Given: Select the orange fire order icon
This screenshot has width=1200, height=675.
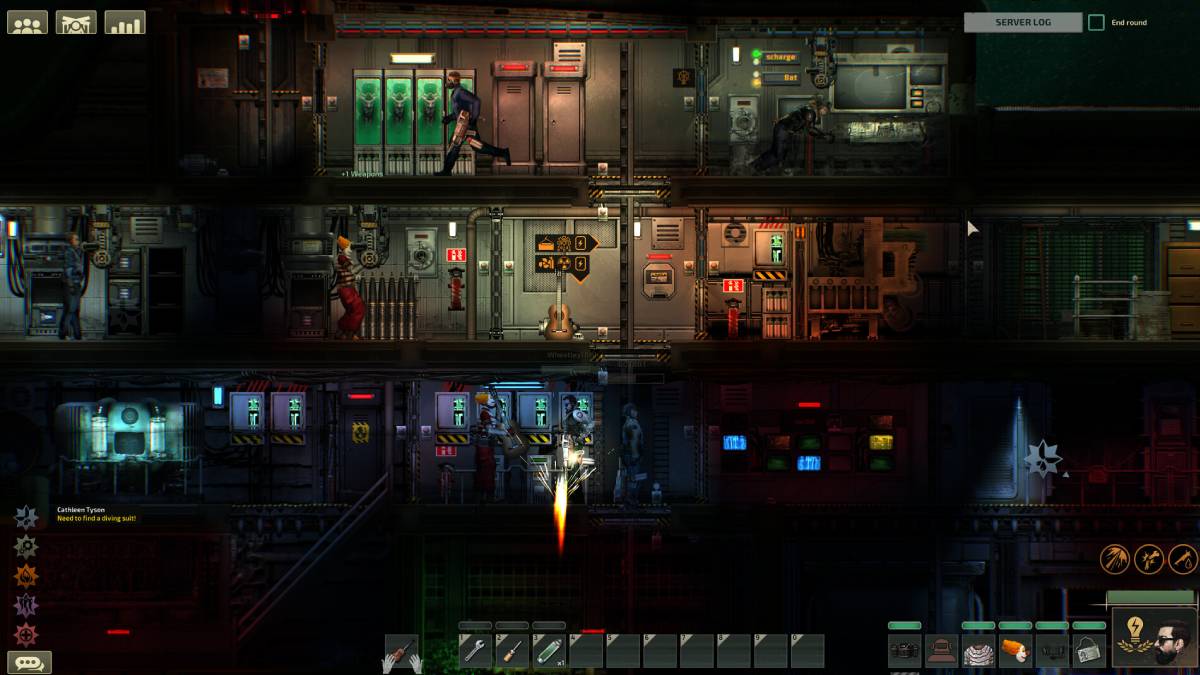Looking at the screenshot, I should [26, 575].
